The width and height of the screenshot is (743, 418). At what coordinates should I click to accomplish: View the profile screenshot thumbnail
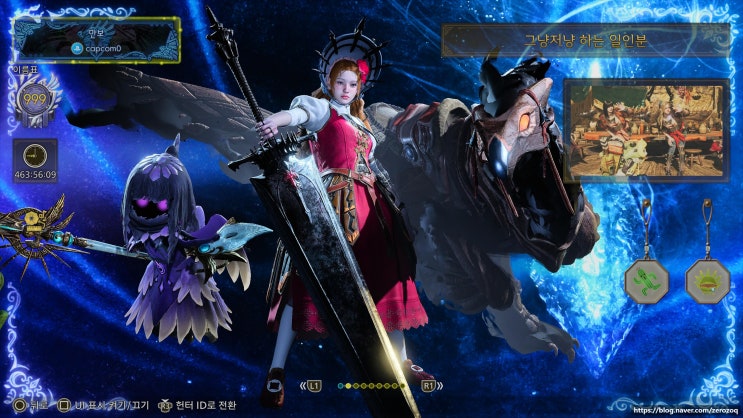click(x=629, y=130)
